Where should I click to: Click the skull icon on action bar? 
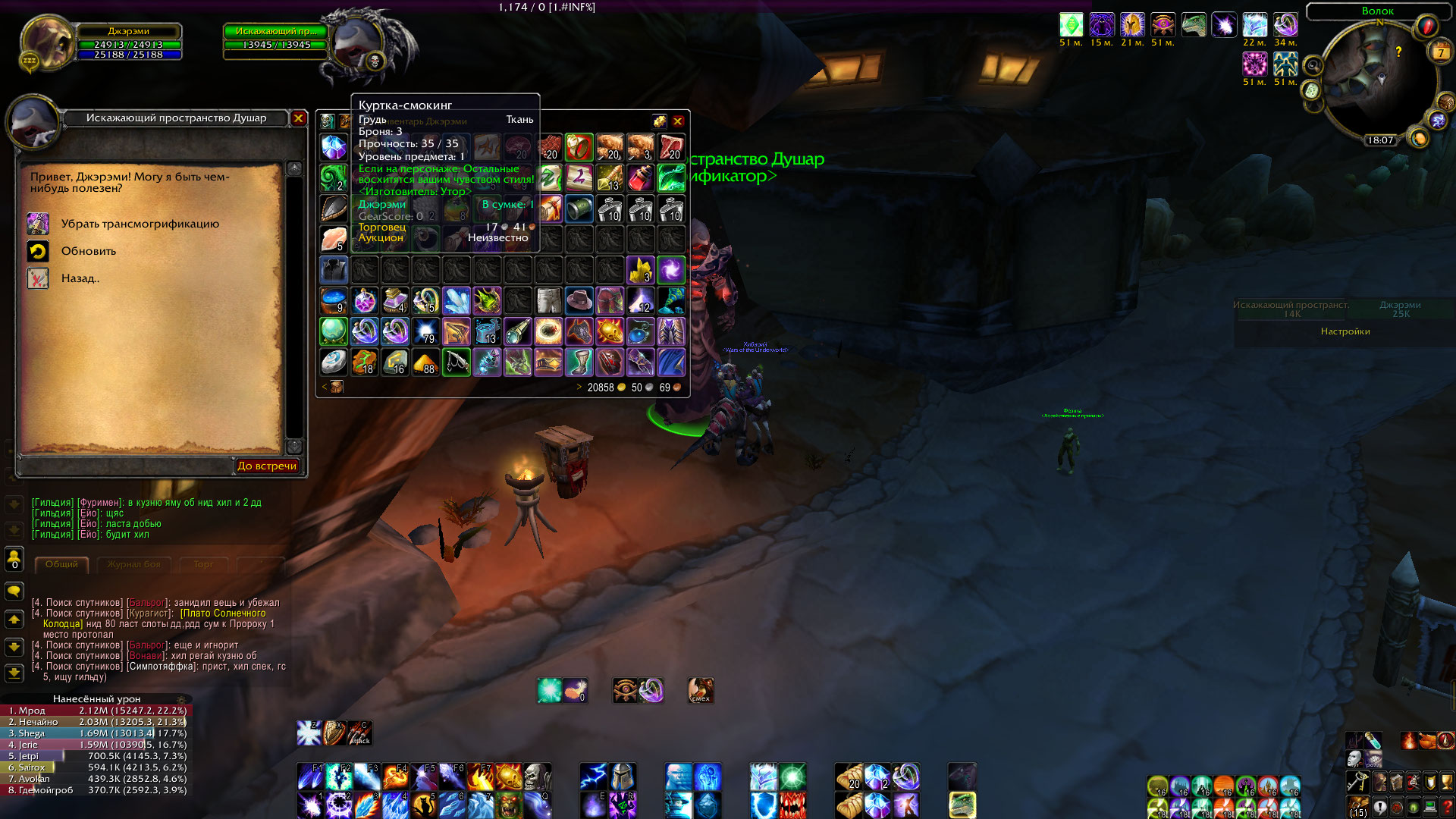[537, 777]
